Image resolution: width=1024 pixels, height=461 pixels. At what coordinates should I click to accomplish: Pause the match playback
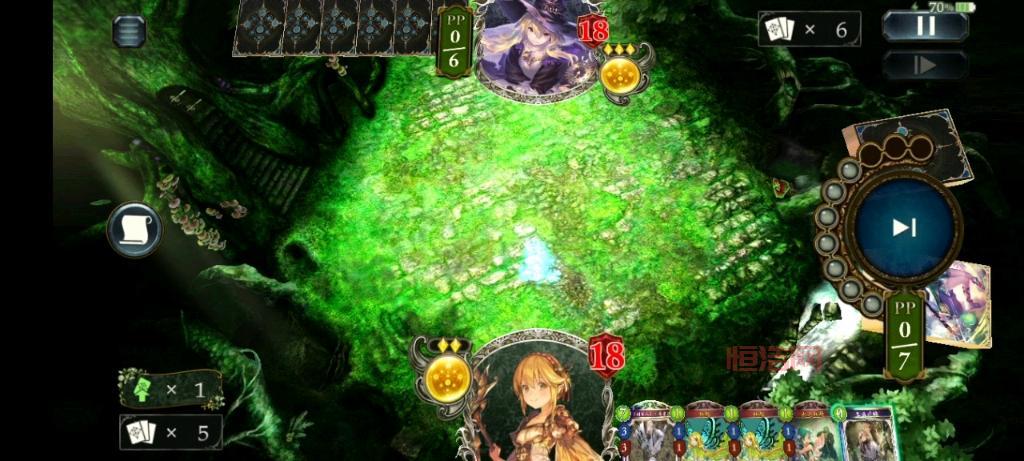pyautogui.click(x=925, y=26)
